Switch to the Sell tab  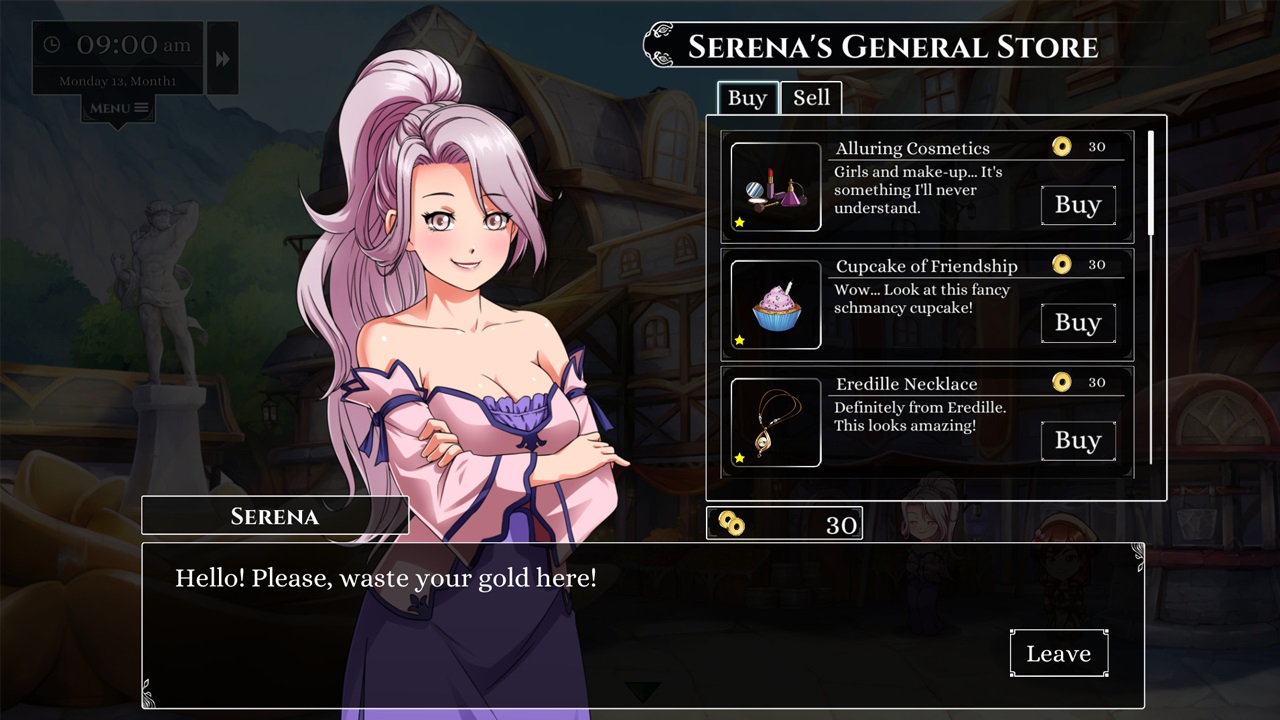pyautogui.click(x=812, y=98)
